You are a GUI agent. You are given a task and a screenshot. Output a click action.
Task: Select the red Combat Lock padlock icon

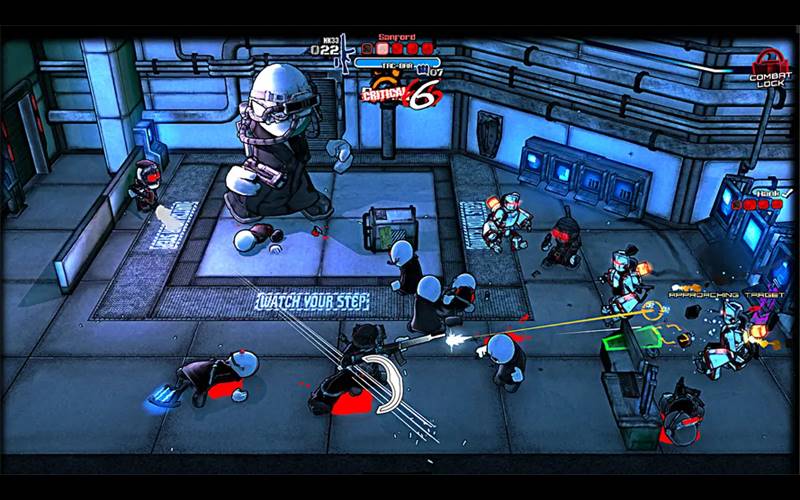click(767, 60)
